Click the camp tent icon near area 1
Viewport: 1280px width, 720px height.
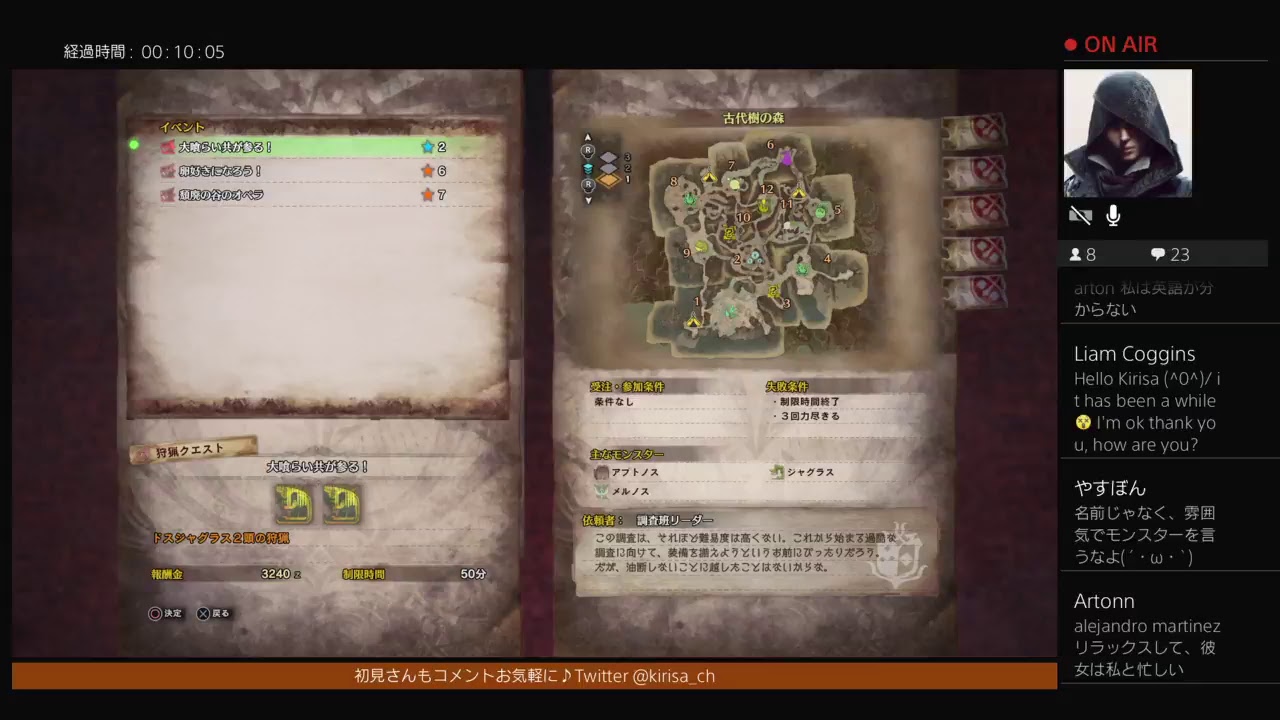tap(694, 322)
